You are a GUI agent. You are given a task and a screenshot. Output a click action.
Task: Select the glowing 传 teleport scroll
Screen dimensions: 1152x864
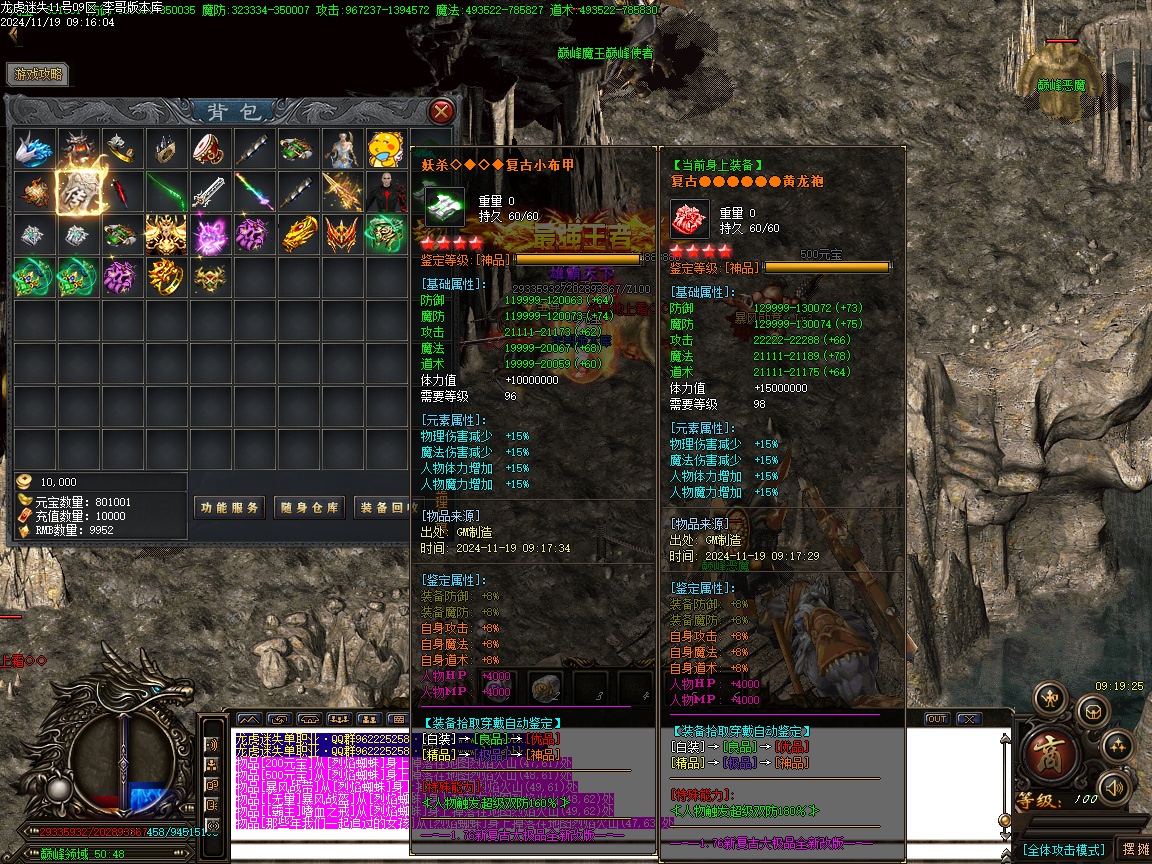click(x=78, y=191)
